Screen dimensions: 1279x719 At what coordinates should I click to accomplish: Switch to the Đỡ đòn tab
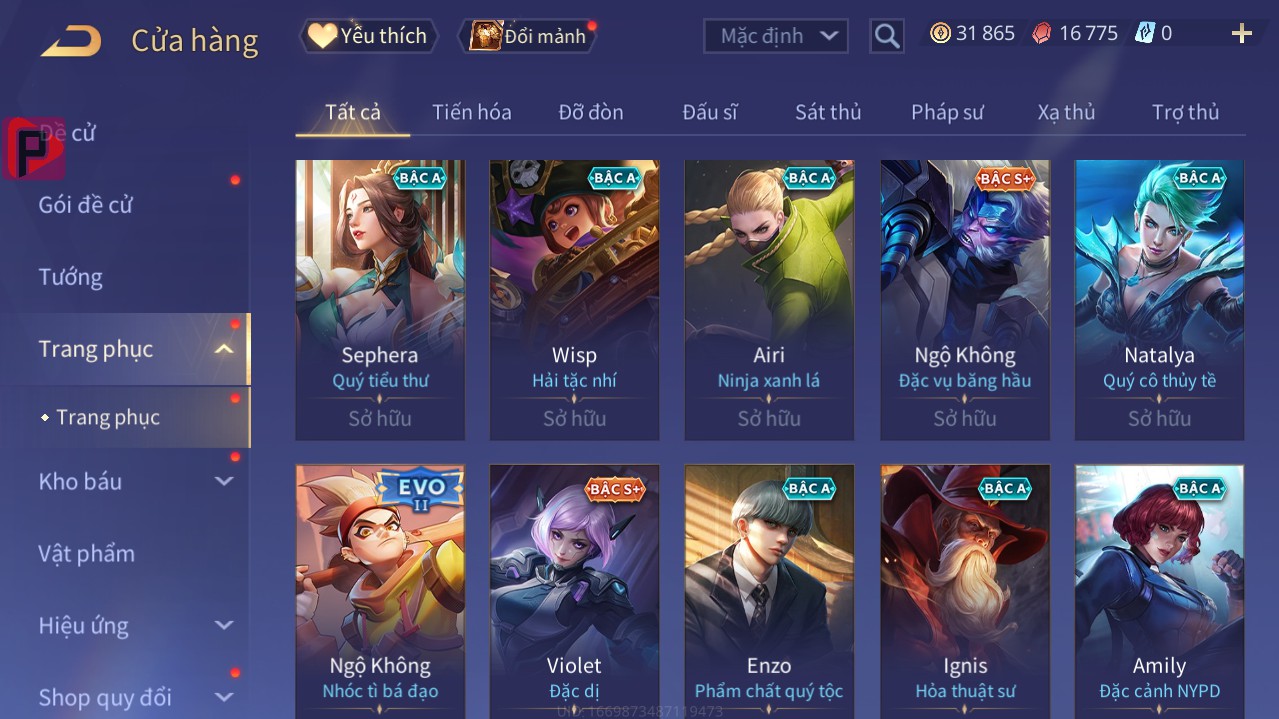pyautogui.click(x=591, y=112)
